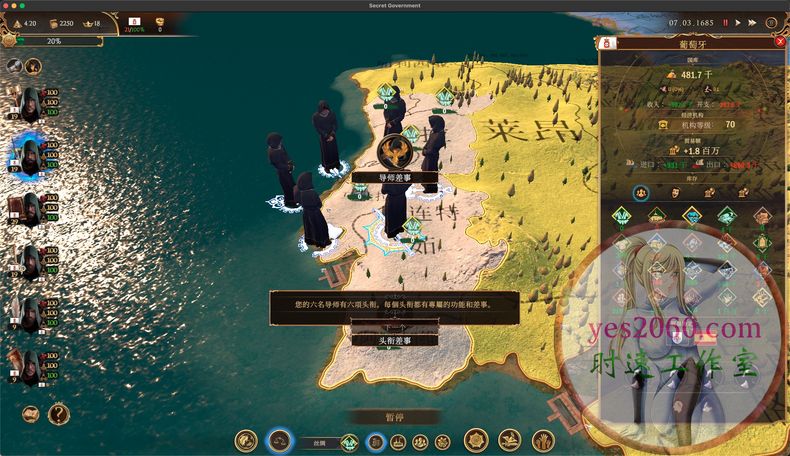Screen dimensions: 790x456
Task: Switch to the mask tab in country panel
Action: (x=676, y=192)
